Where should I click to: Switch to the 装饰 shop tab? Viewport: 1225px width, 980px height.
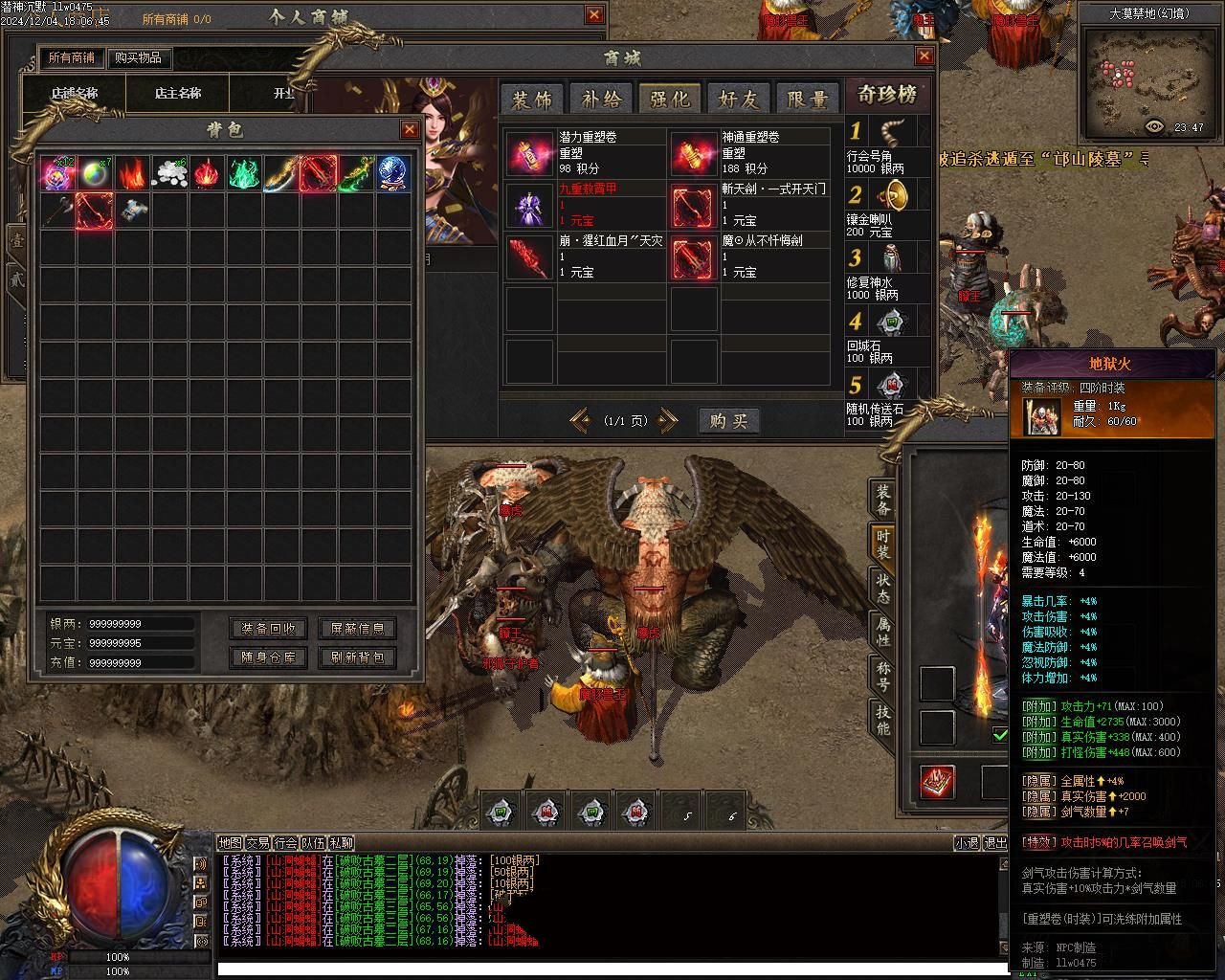pyautogui.click(x=531, y=99)
